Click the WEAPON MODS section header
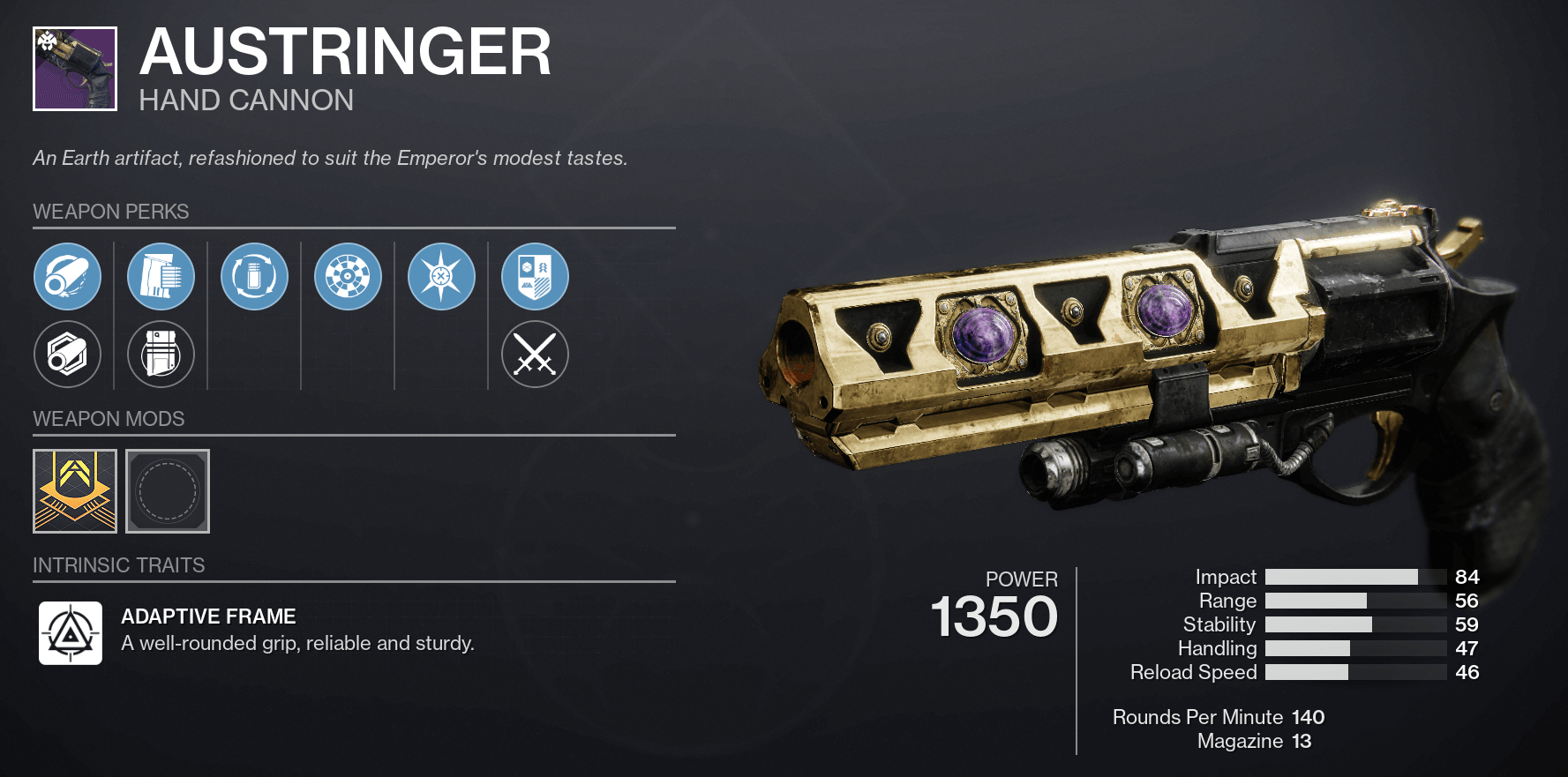The height and width of the screenshot is (777, 1568). click(109, 419)
